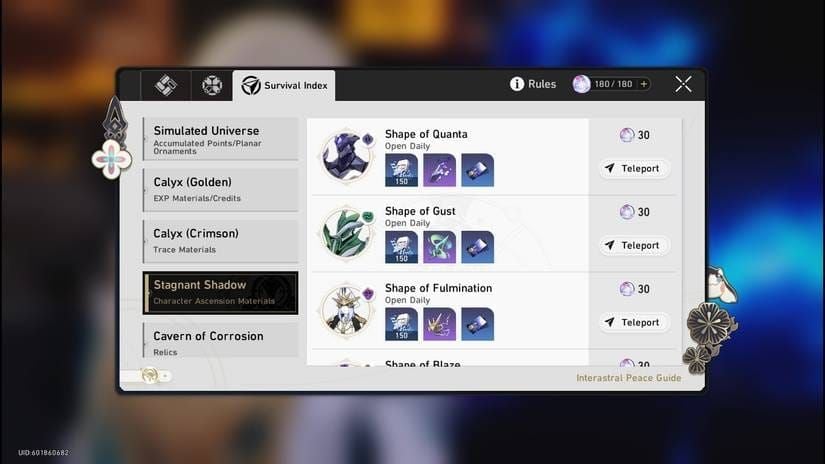Select the Shape of Gust portrait

[x=347, y=233]
